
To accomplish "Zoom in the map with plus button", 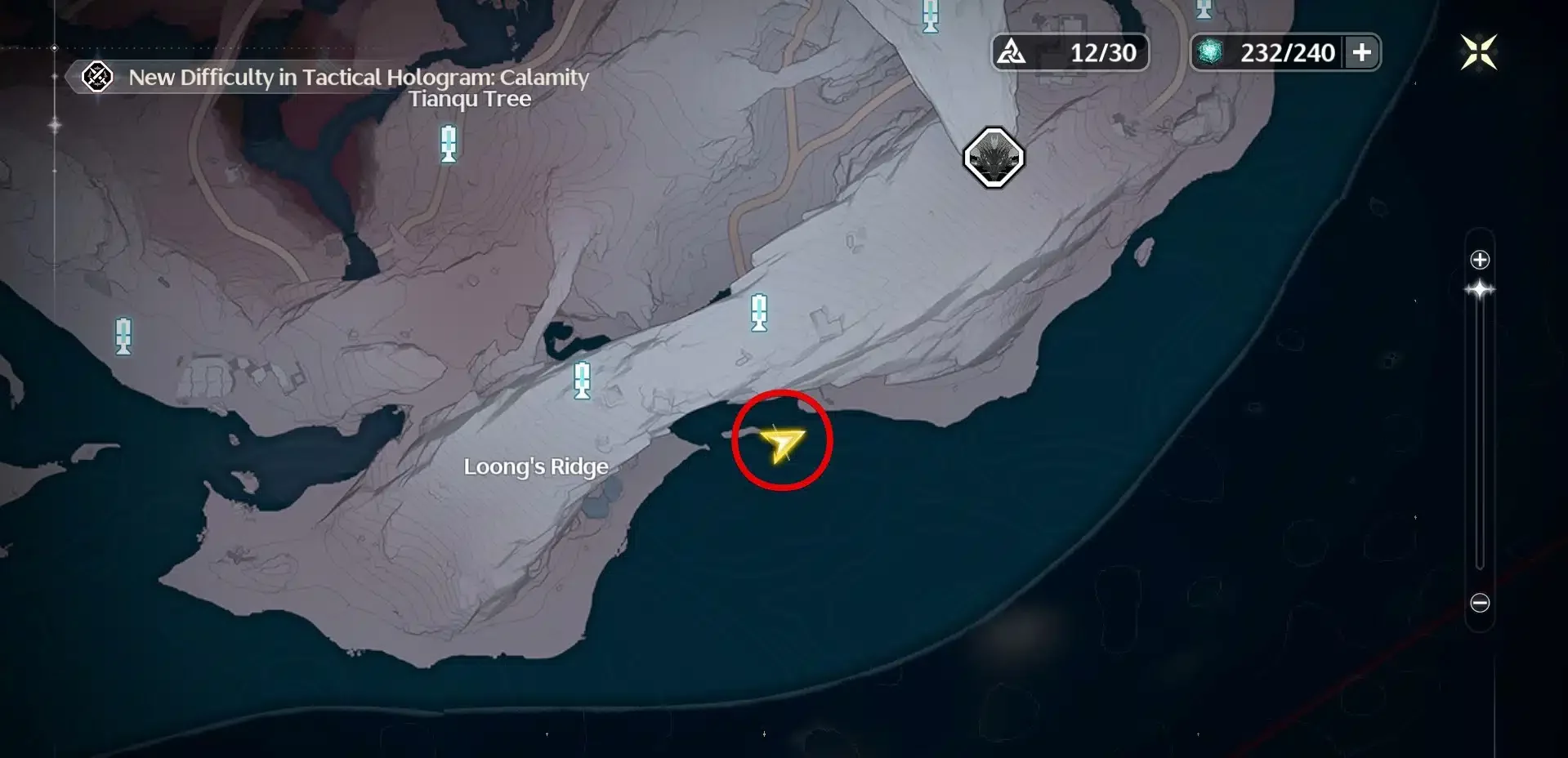I will (1480, 261).
